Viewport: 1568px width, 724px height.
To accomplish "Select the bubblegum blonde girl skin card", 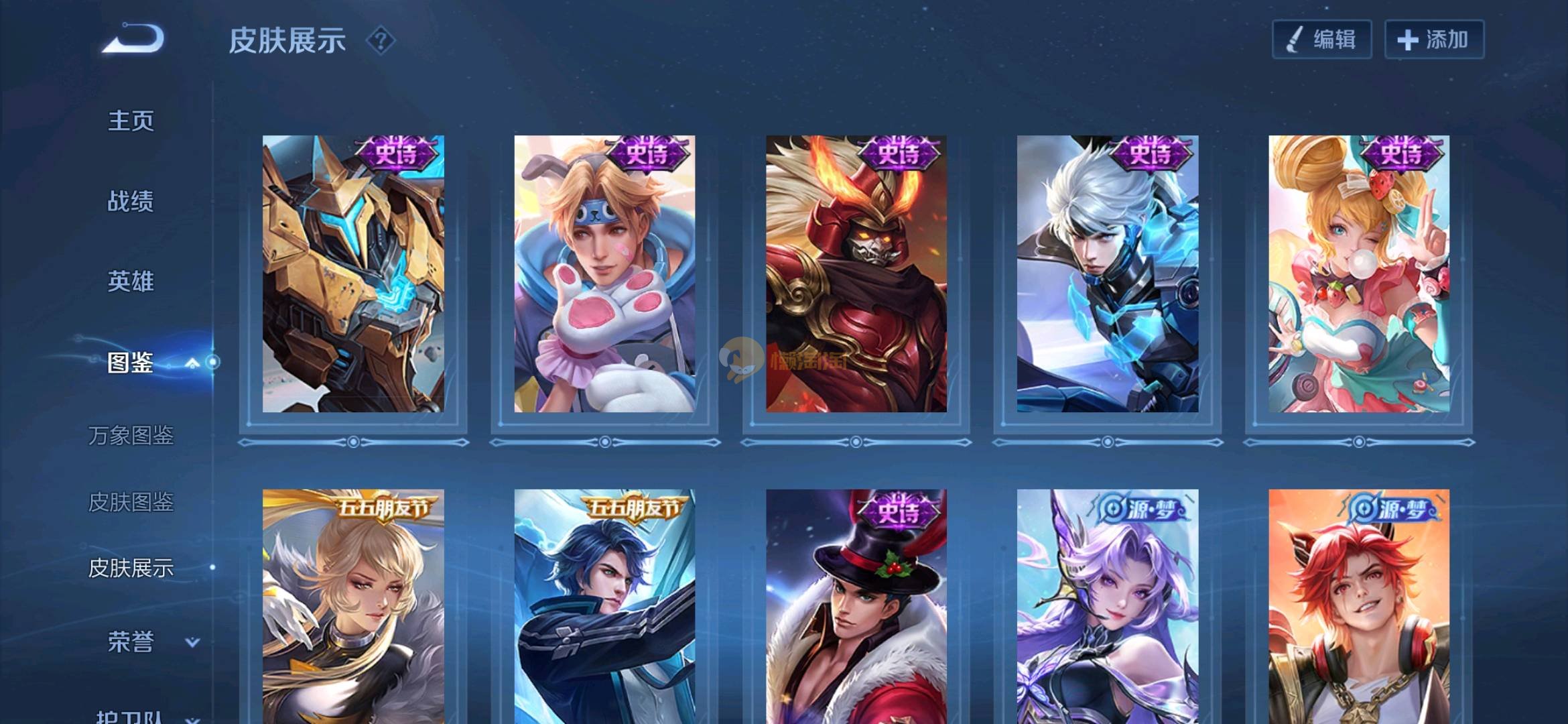I will coord(1359,274).
